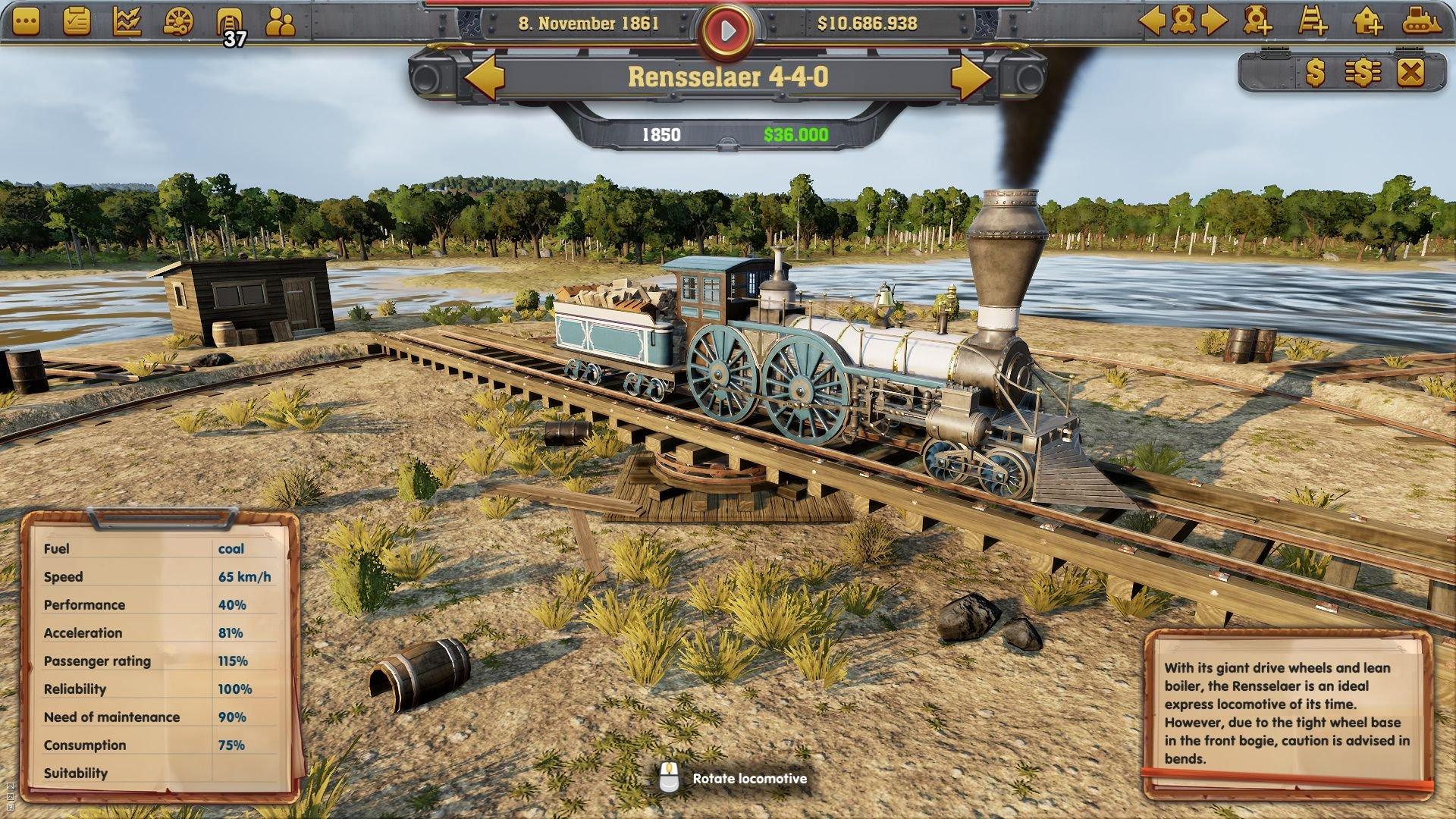Image resolution: width=1456 pixels, height=819 pixels.
Task: Cycle trains with the right arrow near locomotive icon
Action: click(1214, 21)
